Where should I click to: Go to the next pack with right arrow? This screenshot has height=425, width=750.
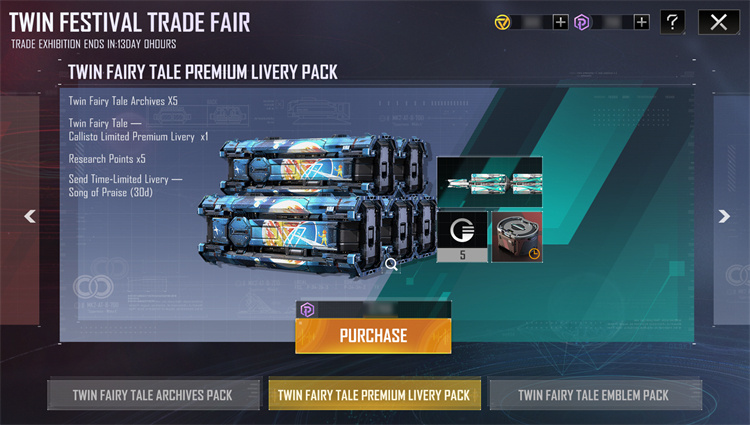(x=723, y=216)
